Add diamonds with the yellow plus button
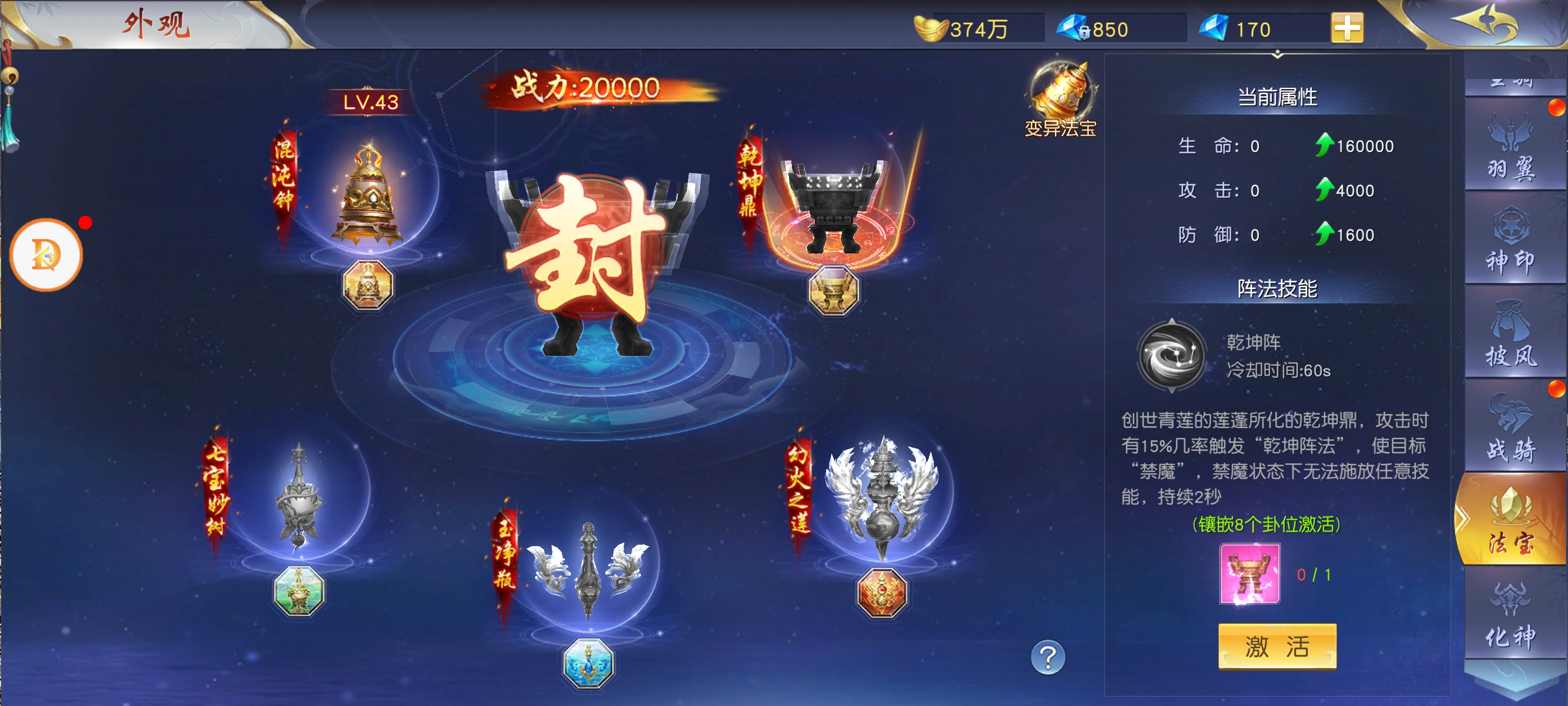 (x=1347, y=28)
